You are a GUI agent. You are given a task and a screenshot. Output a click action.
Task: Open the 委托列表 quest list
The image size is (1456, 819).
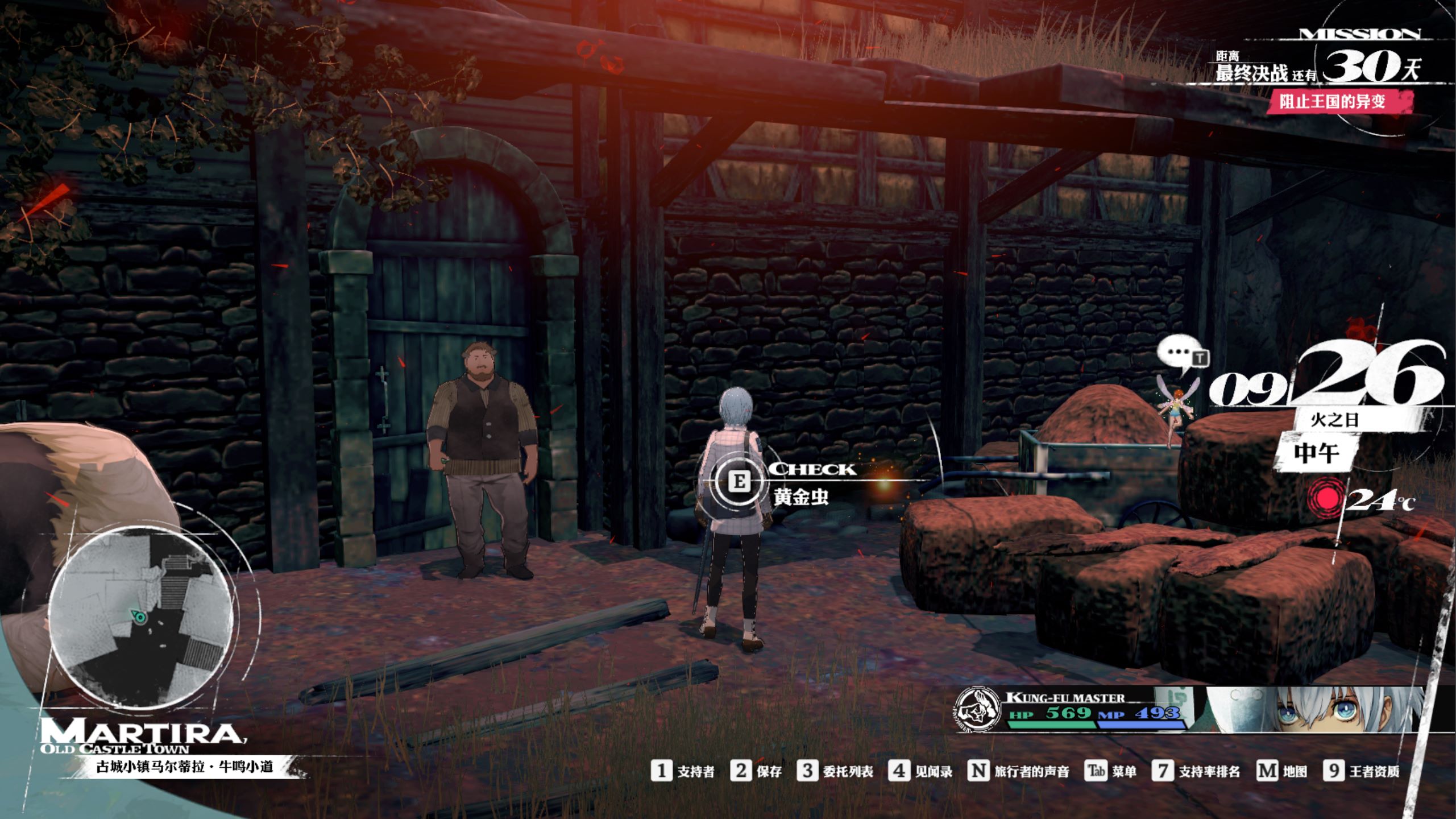coord(835,771)
